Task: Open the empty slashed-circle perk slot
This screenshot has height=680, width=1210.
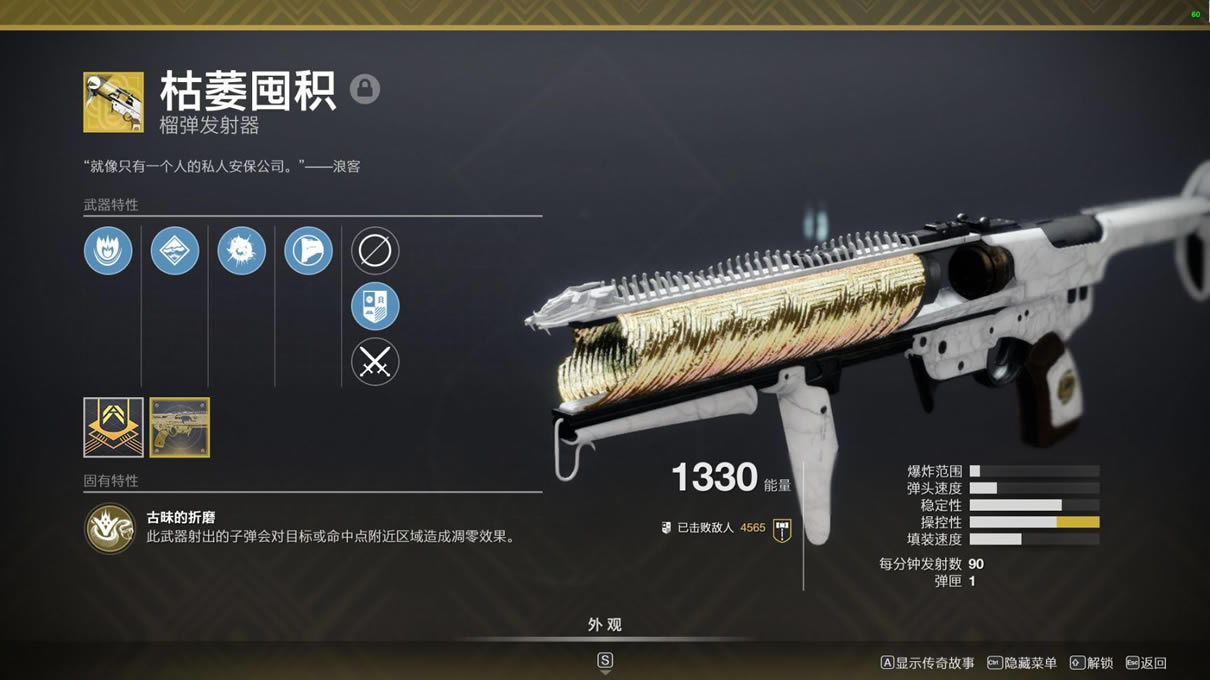Action: (375, 250)
